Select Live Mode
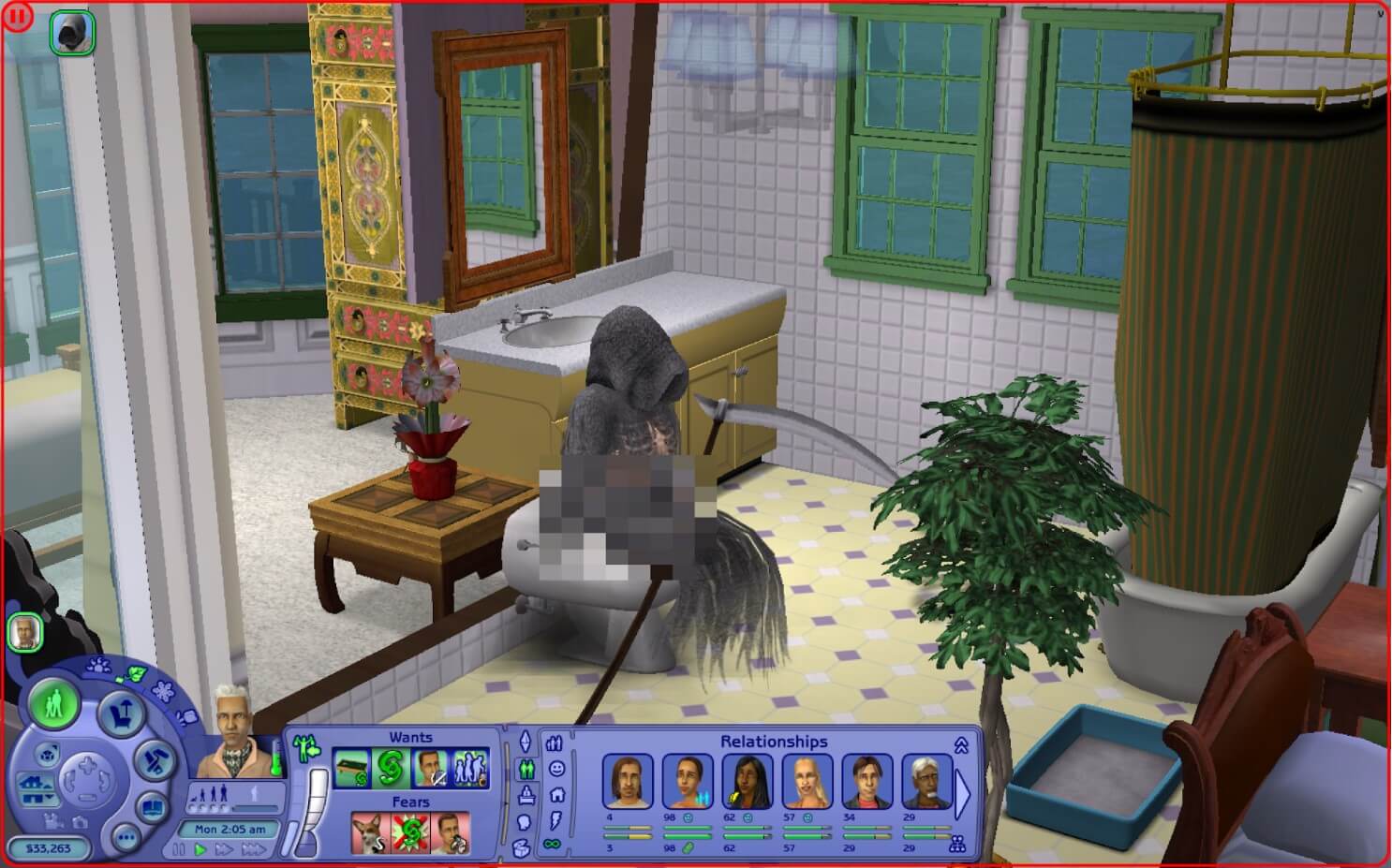 (55, 705)
